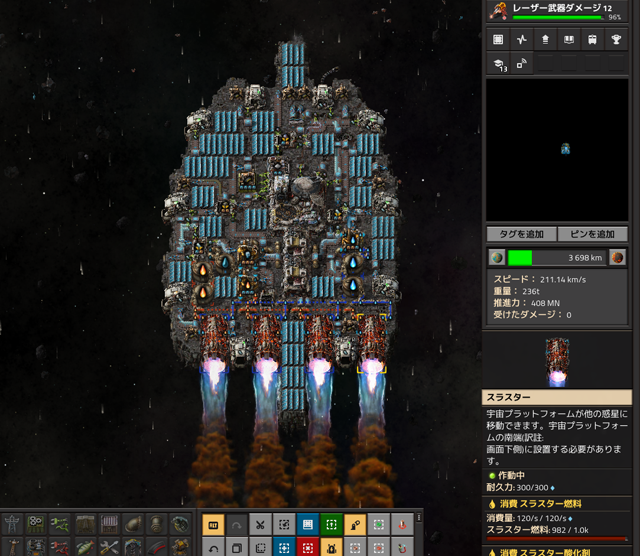This screenshot has width=640, height=556.
Task: Open the trains overview icon
Action: [x=594, y=40]
